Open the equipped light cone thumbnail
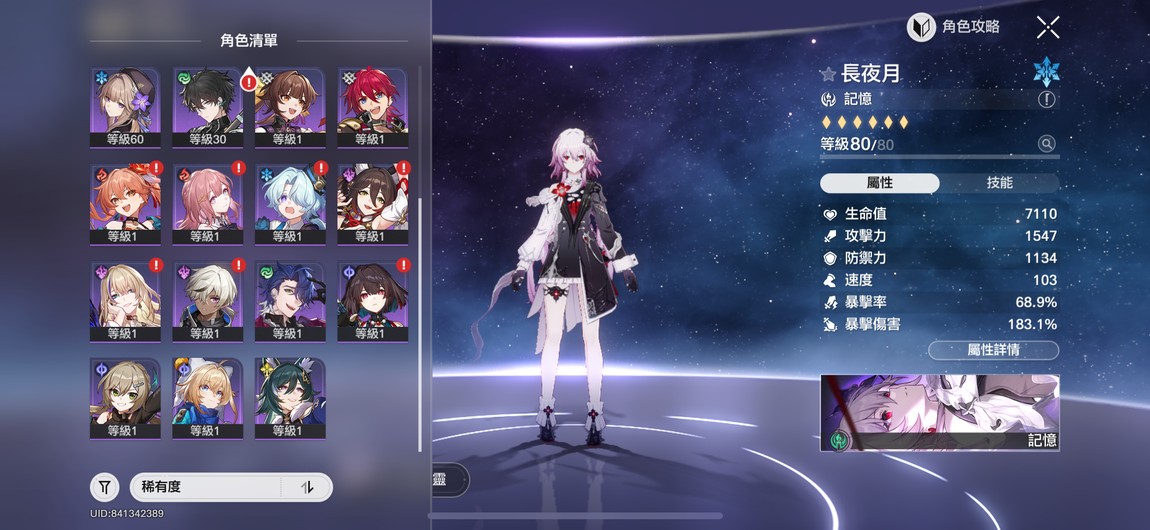 939,413
